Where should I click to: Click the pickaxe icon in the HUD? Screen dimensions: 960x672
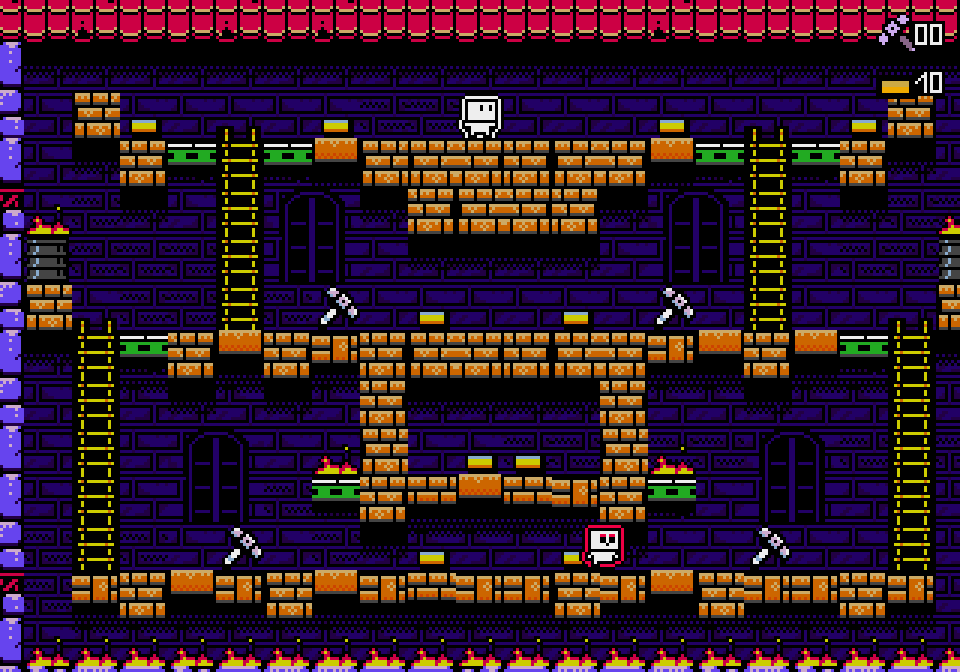click(895, 32)
